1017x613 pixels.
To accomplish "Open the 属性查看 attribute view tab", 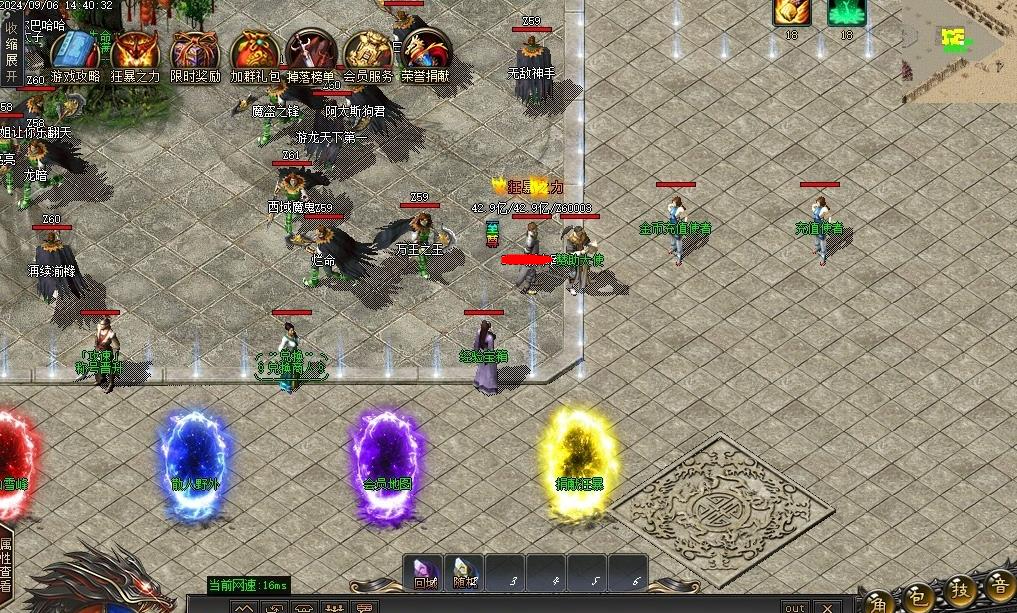I will (6, 565).
